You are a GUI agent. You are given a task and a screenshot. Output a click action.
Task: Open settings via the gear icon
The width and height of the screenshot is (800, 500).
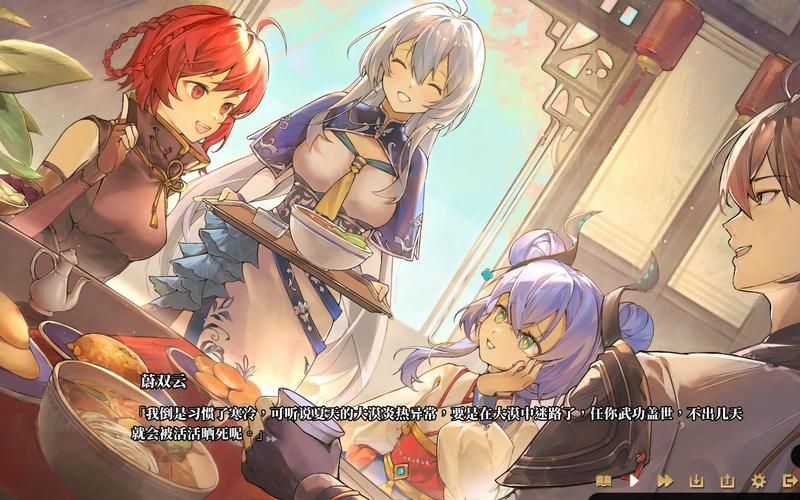(758, 481)
